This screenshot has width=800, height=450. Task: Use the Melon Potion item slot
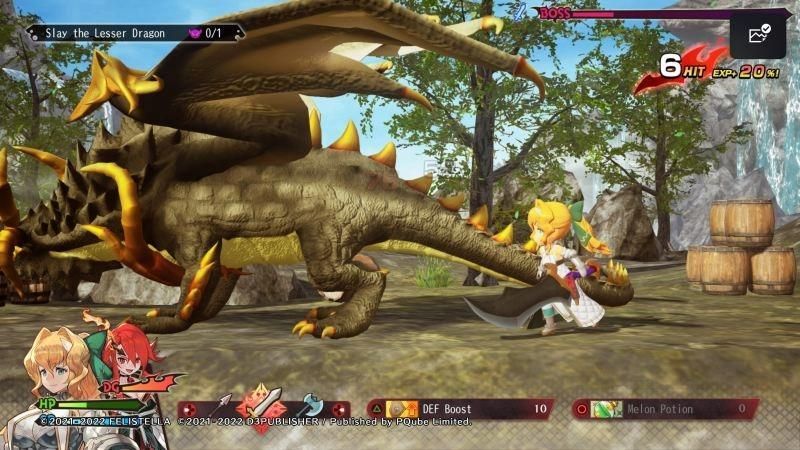click(x=664, y=408)
